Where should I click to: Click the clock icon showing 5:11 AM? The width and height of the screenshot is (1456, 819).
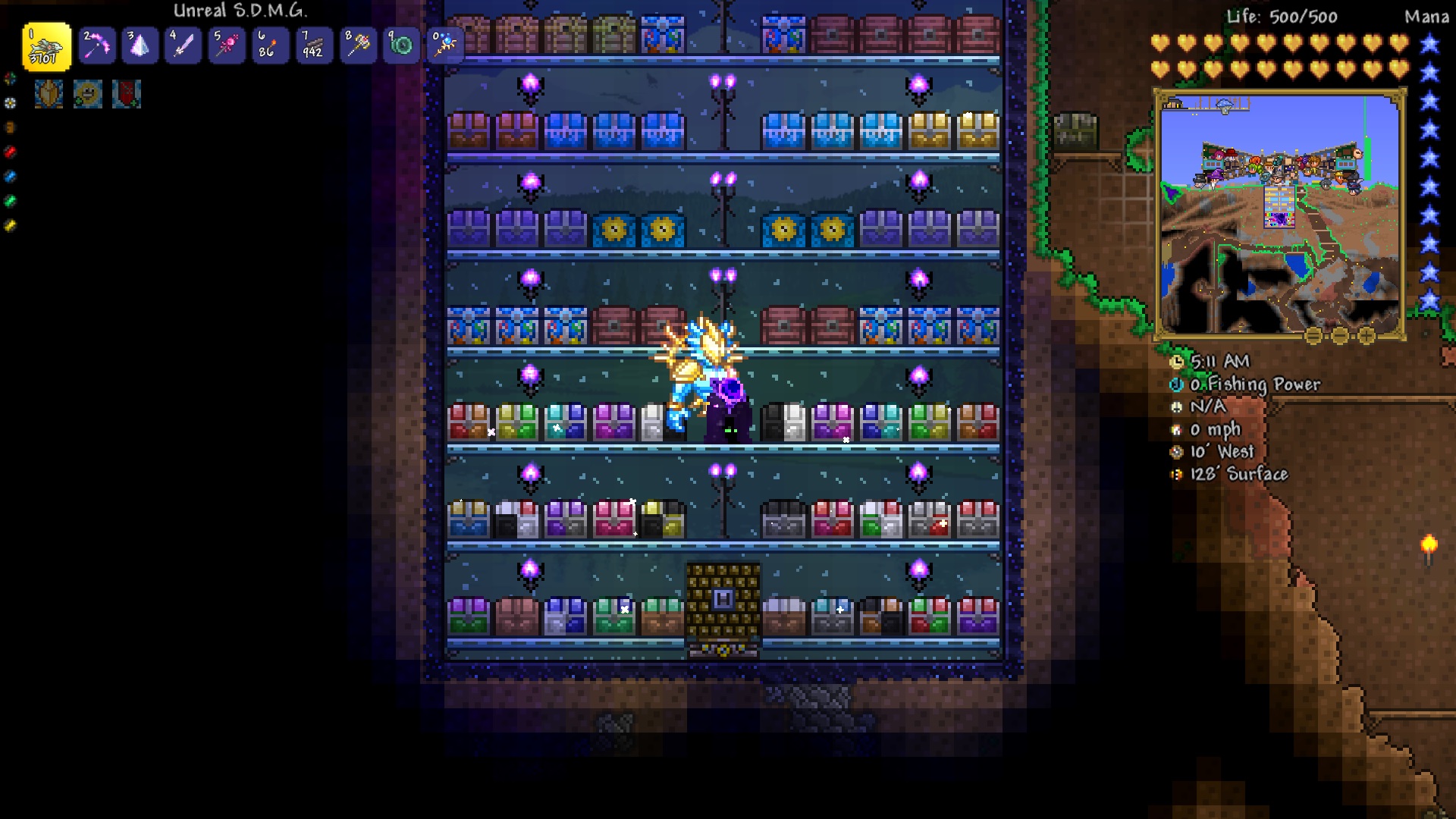pos(1175,362)
